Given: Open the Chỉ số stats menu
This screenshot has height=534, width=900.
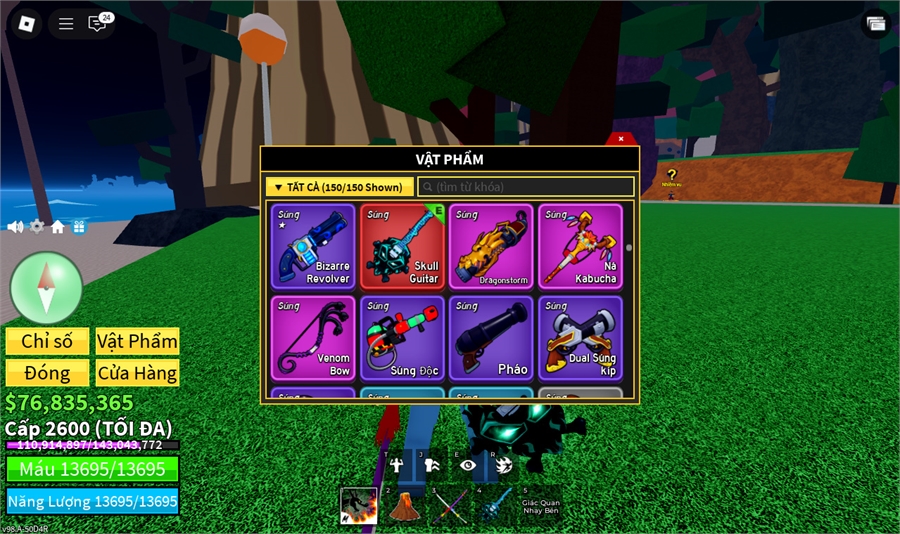Looking at the screenshot, I should pyautogui.click(x=47, y=341).
